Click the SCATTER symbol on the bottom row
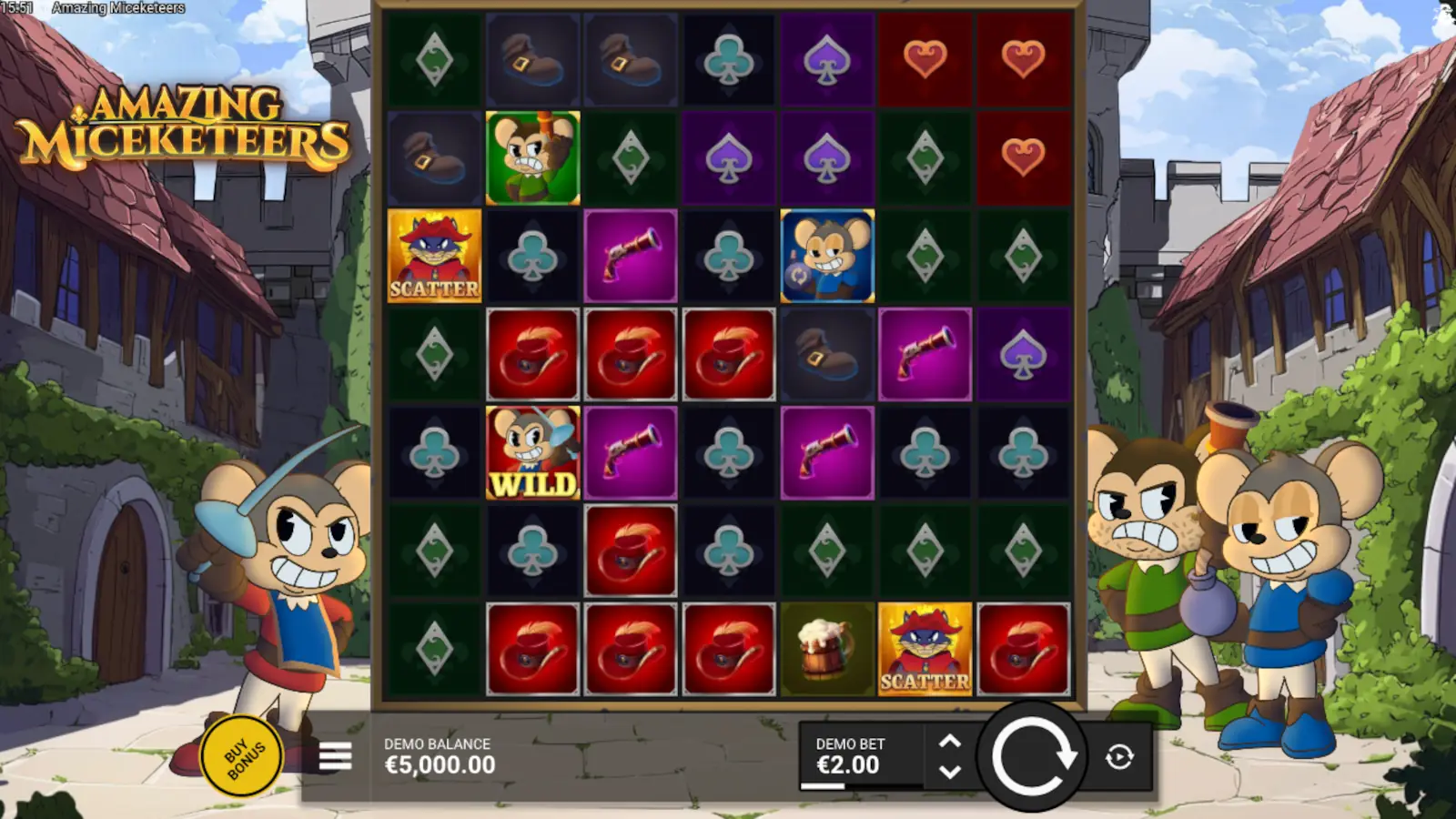 tap(925, 650)
